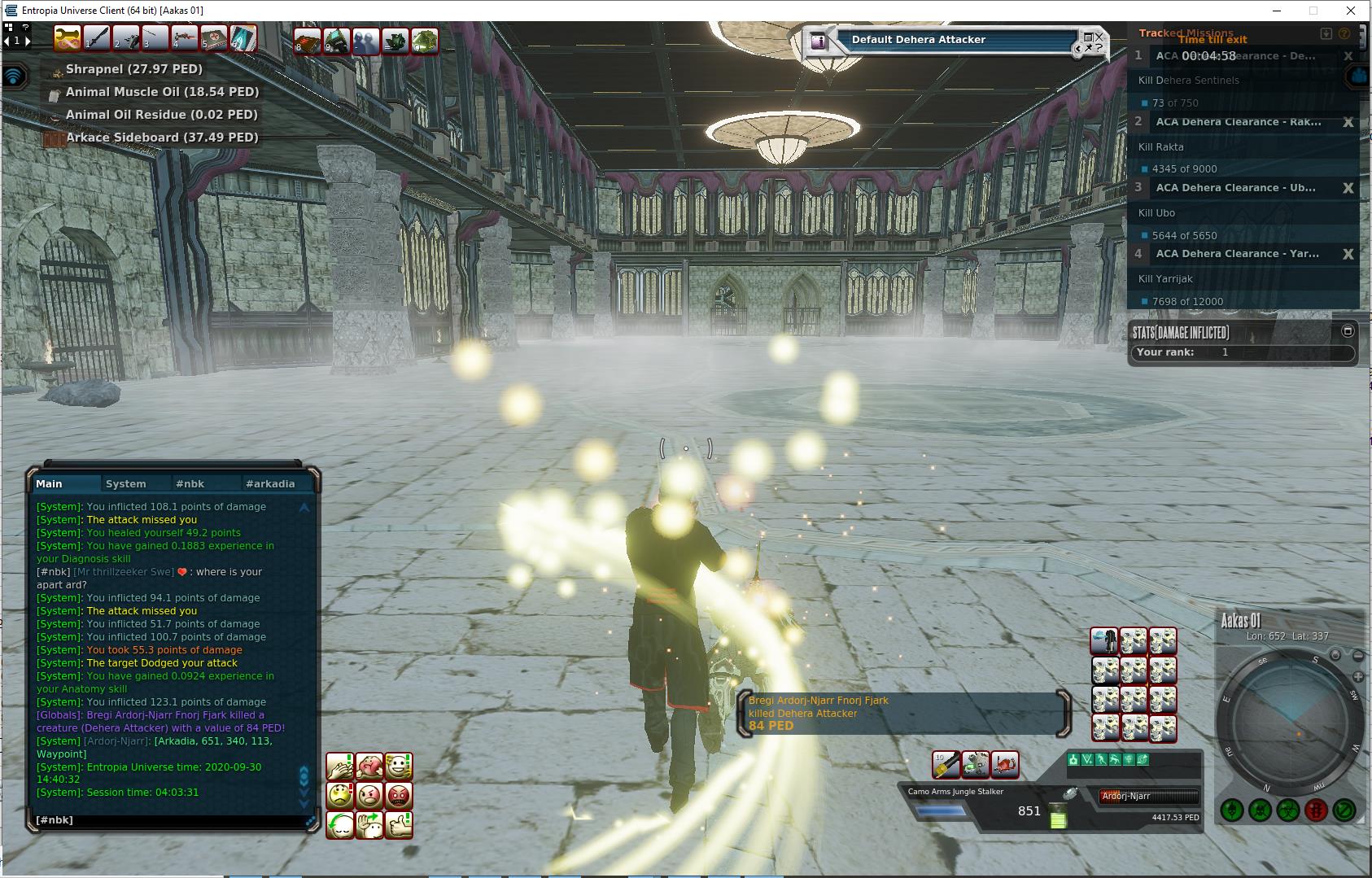Play the angry red face emote
Screen dimensions: 1372x878
point(399,795)
